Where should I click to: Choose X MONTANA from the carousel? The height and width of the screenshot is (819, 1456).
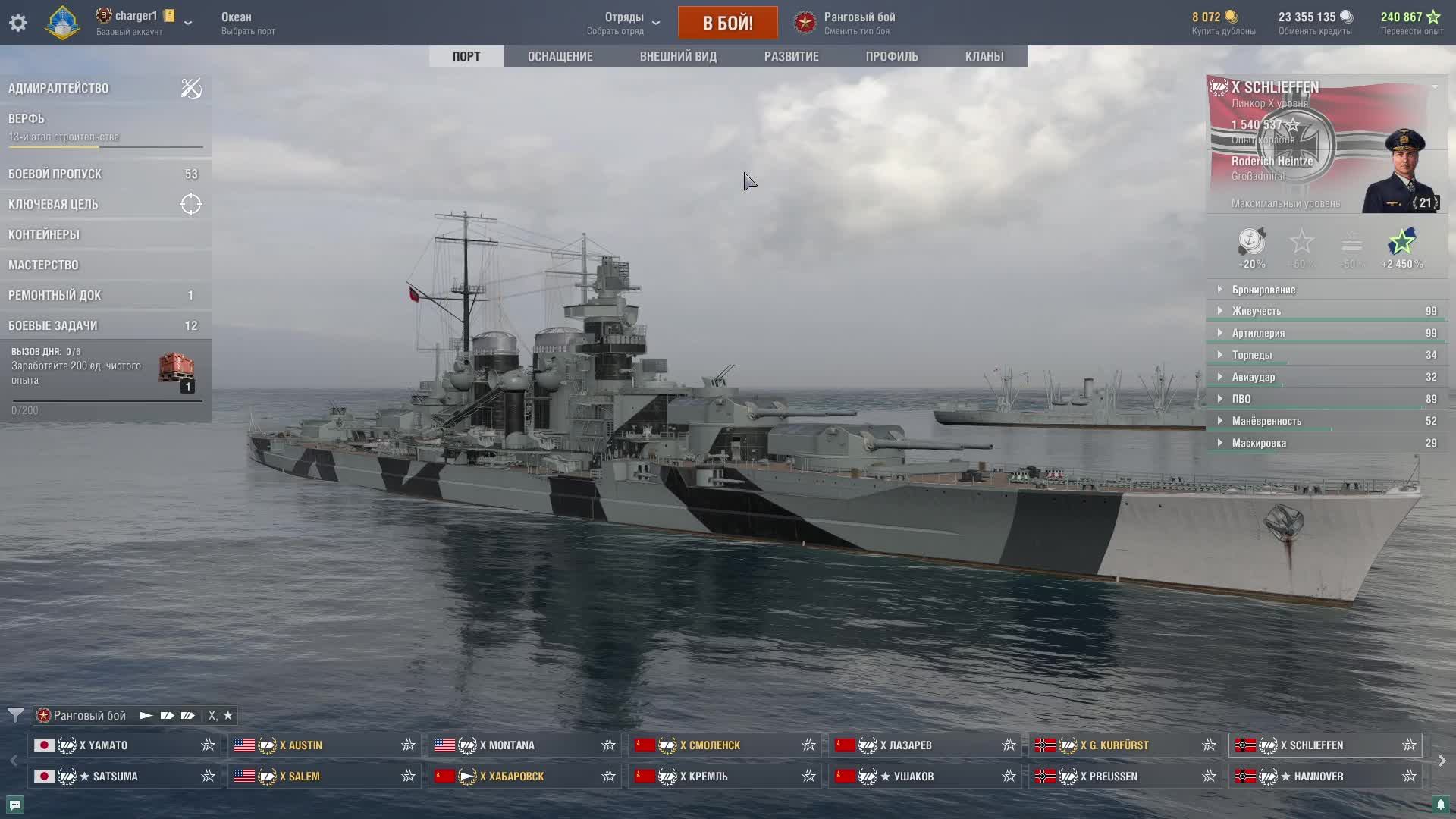click(x=525, y=745)
